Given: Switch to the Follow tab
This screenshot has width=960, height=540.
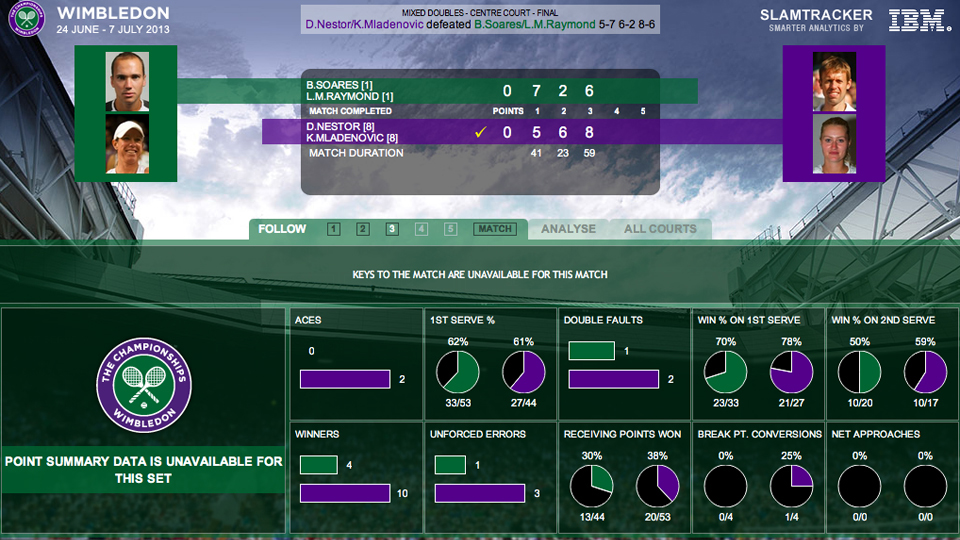Looking at the screenshot, I should point(282,229).
